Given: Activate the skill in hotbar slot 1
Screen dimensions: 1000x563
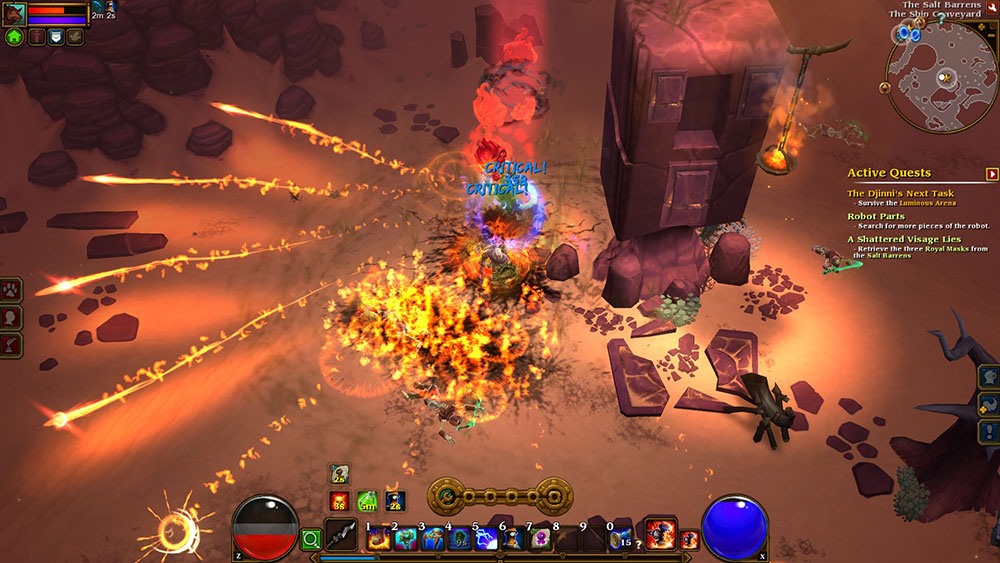Looking at the screenshot, I should click(379, 539).
